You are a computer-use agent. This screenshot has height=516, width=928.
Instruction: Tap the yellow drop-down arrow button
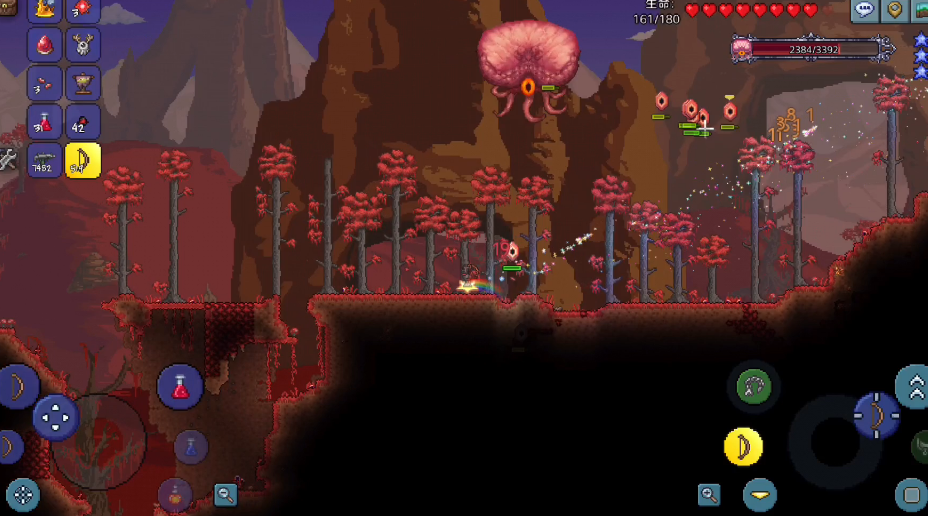click(x=760, y=494)
